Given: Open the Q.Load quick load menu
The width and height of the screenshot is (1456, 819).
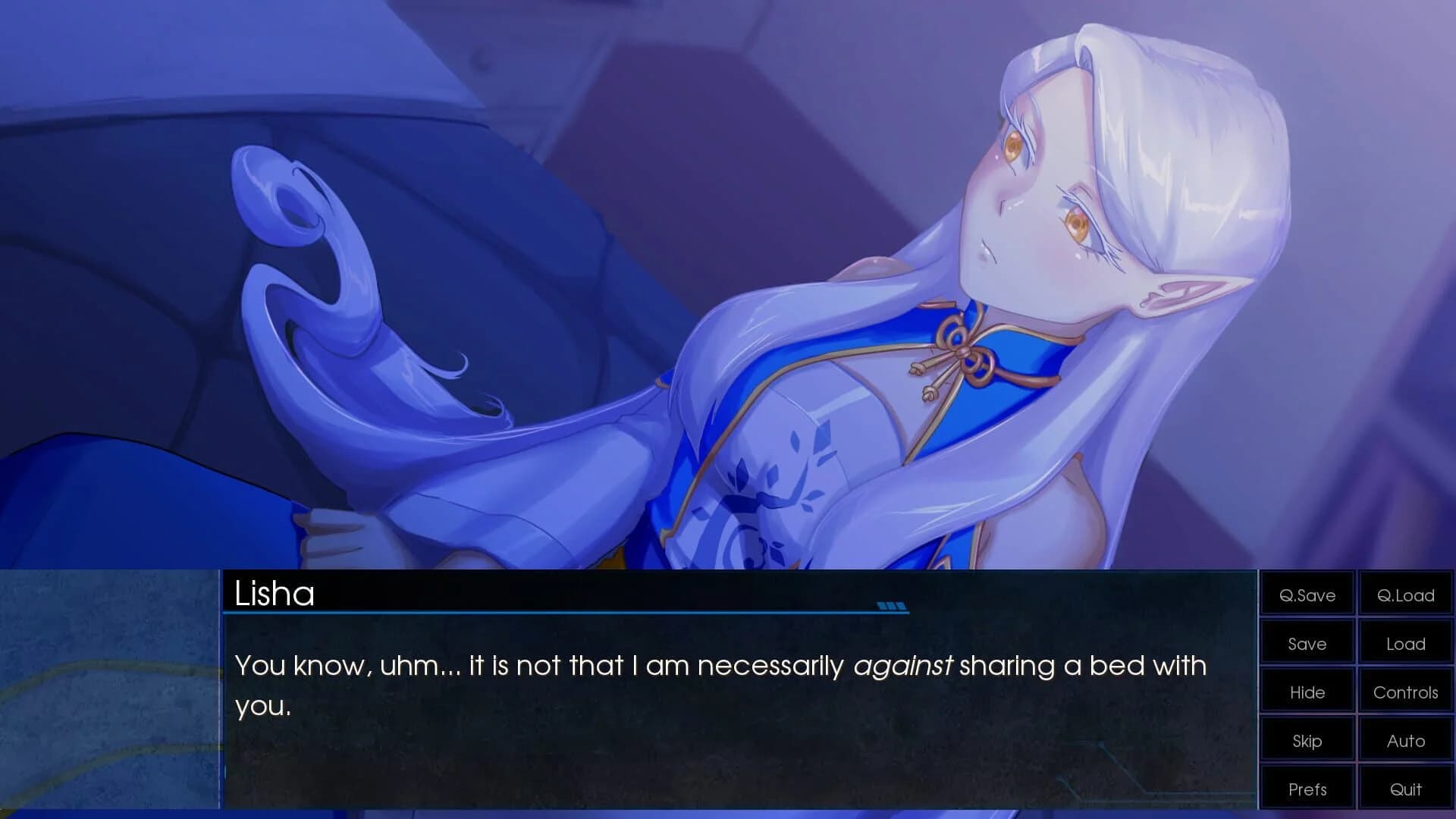Looking at the screenshot, I should (1405, 595).
